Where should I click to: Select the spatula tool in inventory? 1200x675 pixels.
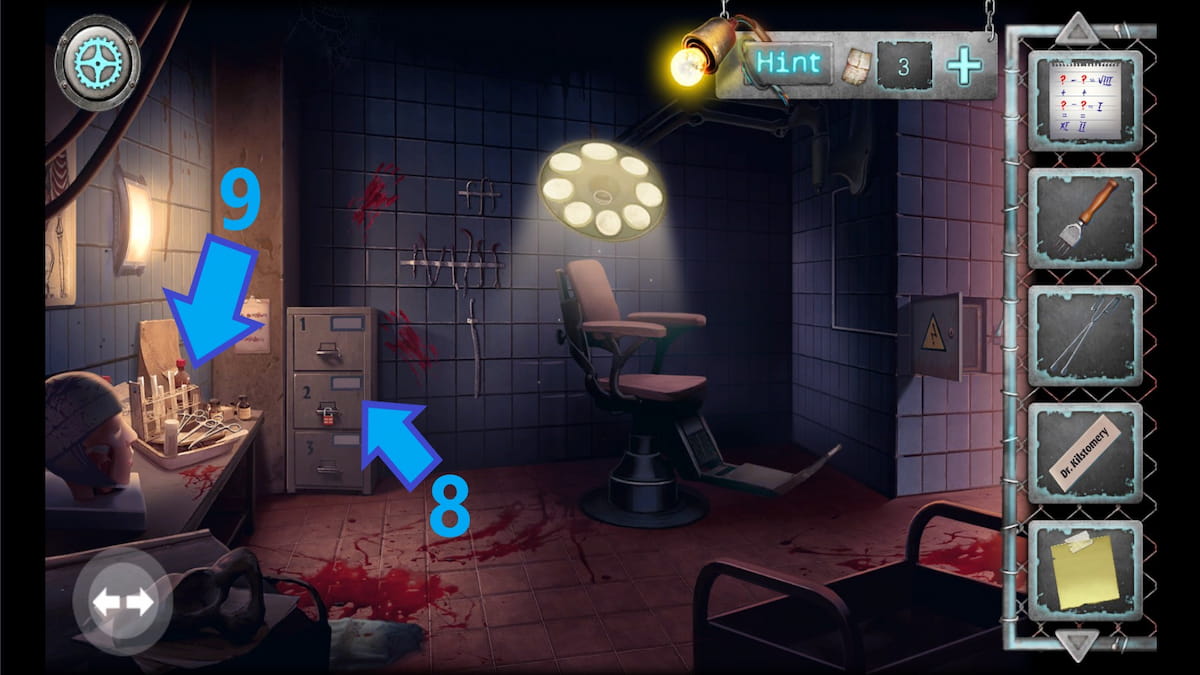click(x=1085, y=218)
